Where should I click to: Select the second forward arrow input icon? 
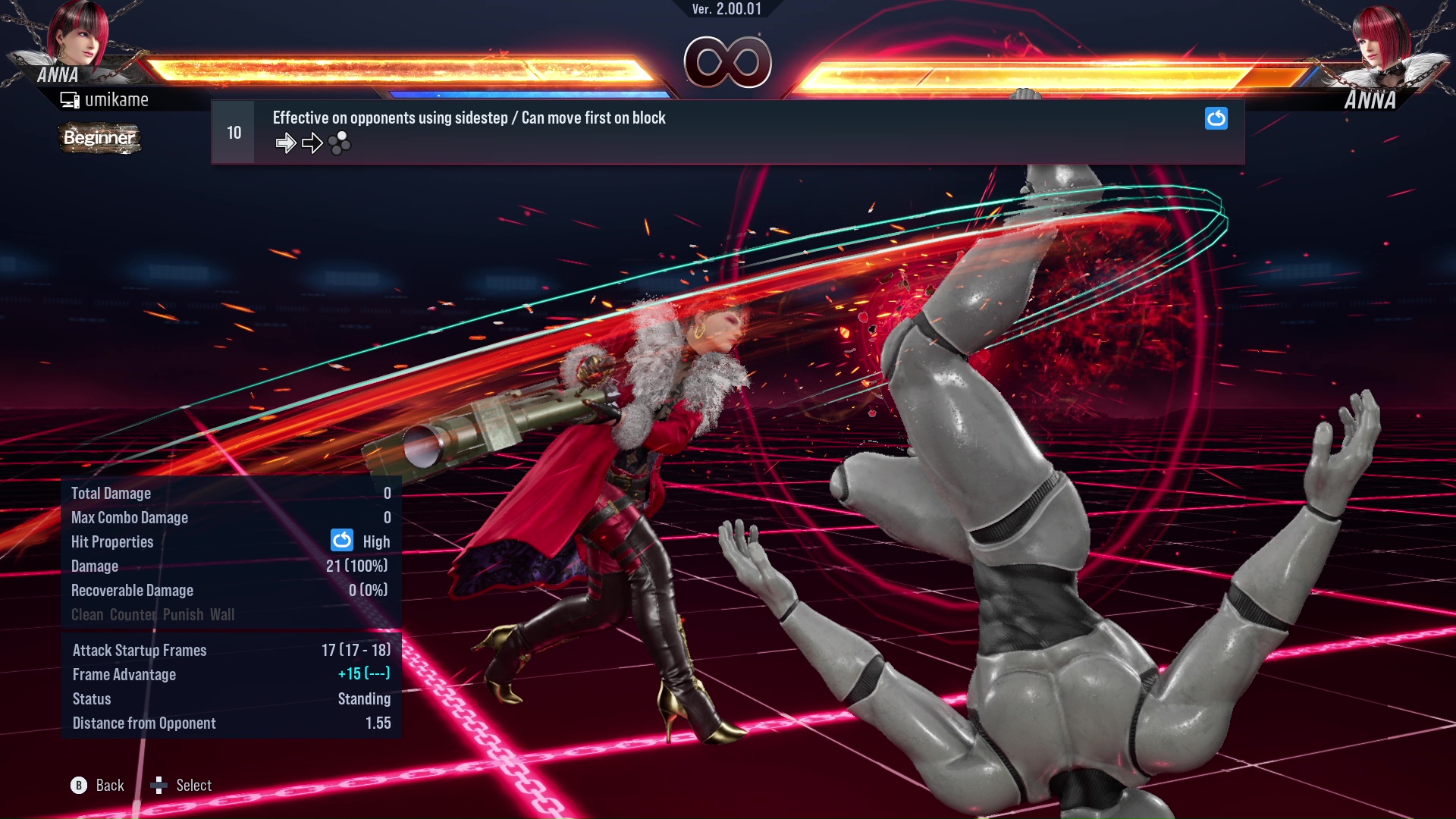(x=312, y=142)
